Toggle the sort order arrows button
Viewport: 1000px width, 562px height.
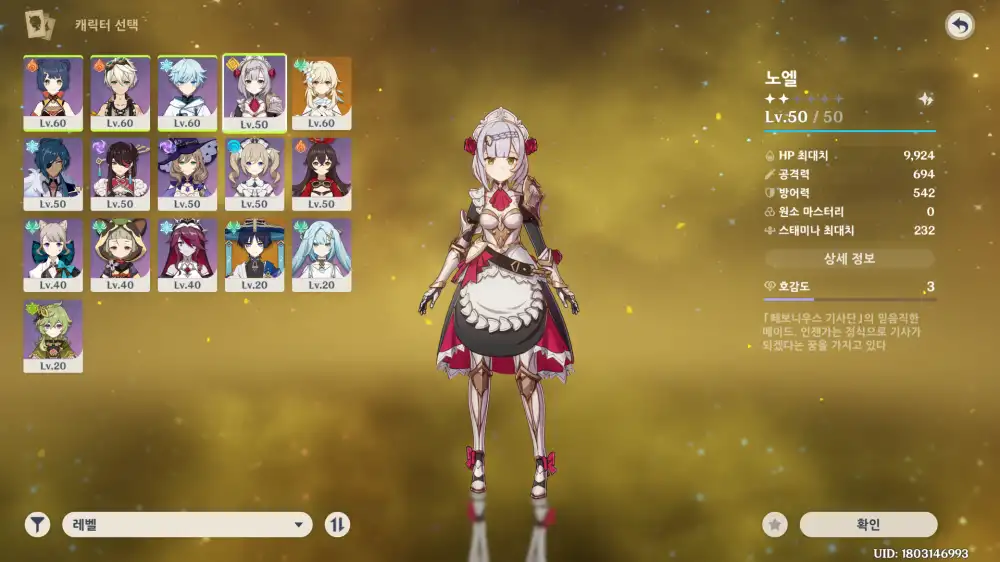[x=337, y=524]
